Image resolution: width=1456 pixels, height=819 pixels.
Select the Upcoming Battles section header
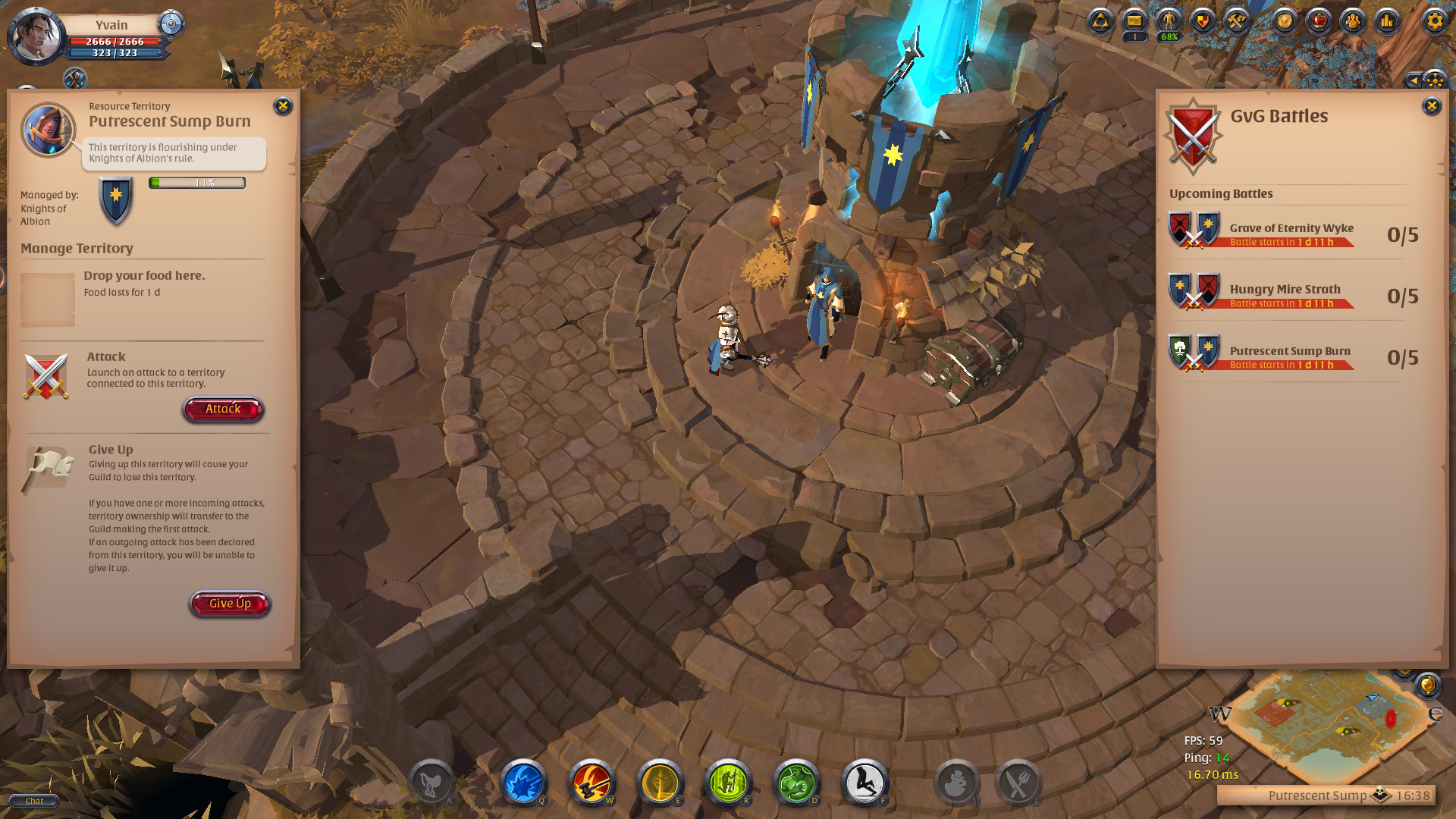point(1221,193)
